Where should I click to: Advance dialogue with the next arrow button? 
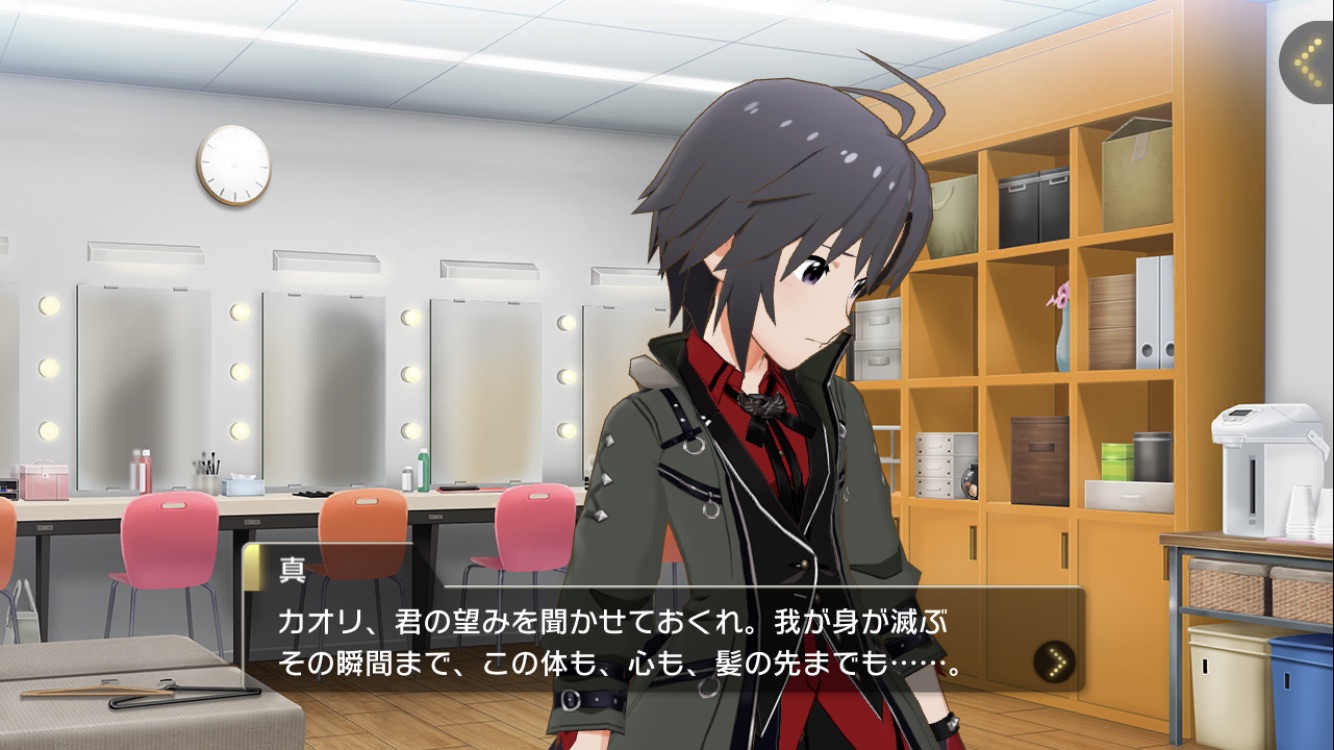coord(1053,661)
